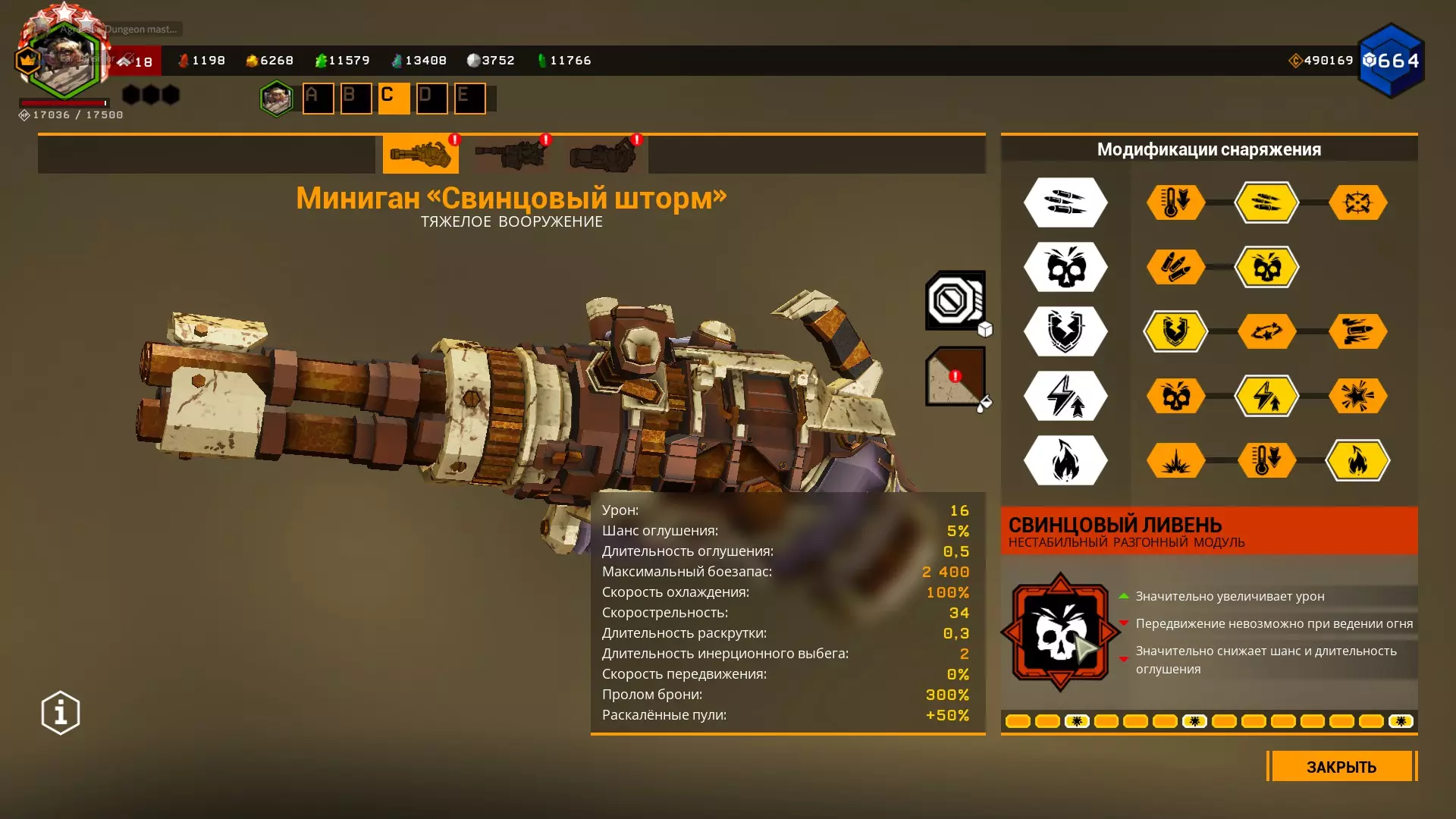Choose loadout slot E

click(x=469, y=99)
